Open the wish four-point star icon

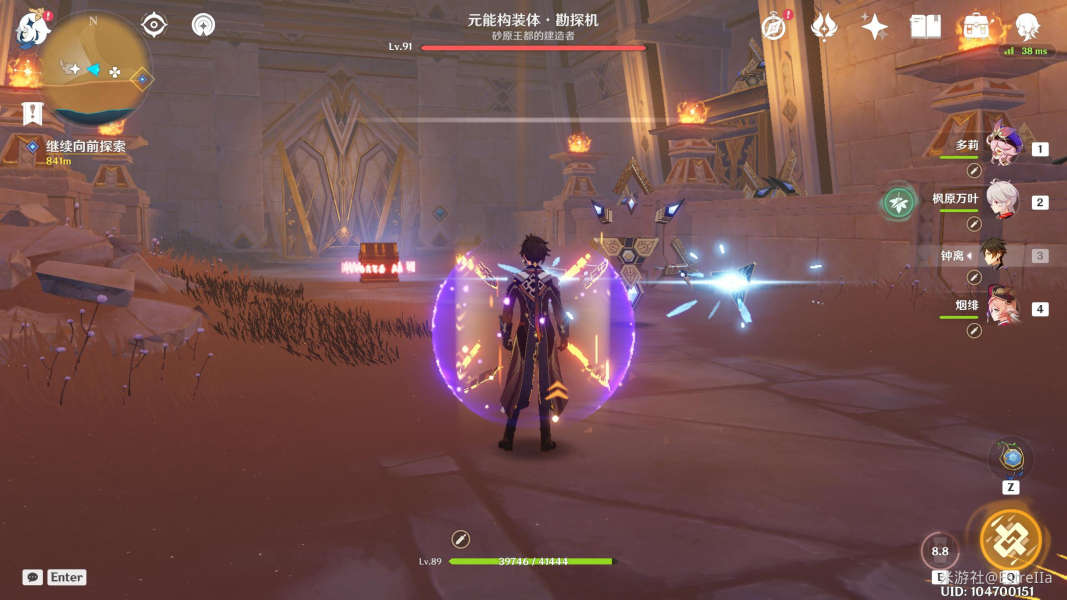[875, 26]
